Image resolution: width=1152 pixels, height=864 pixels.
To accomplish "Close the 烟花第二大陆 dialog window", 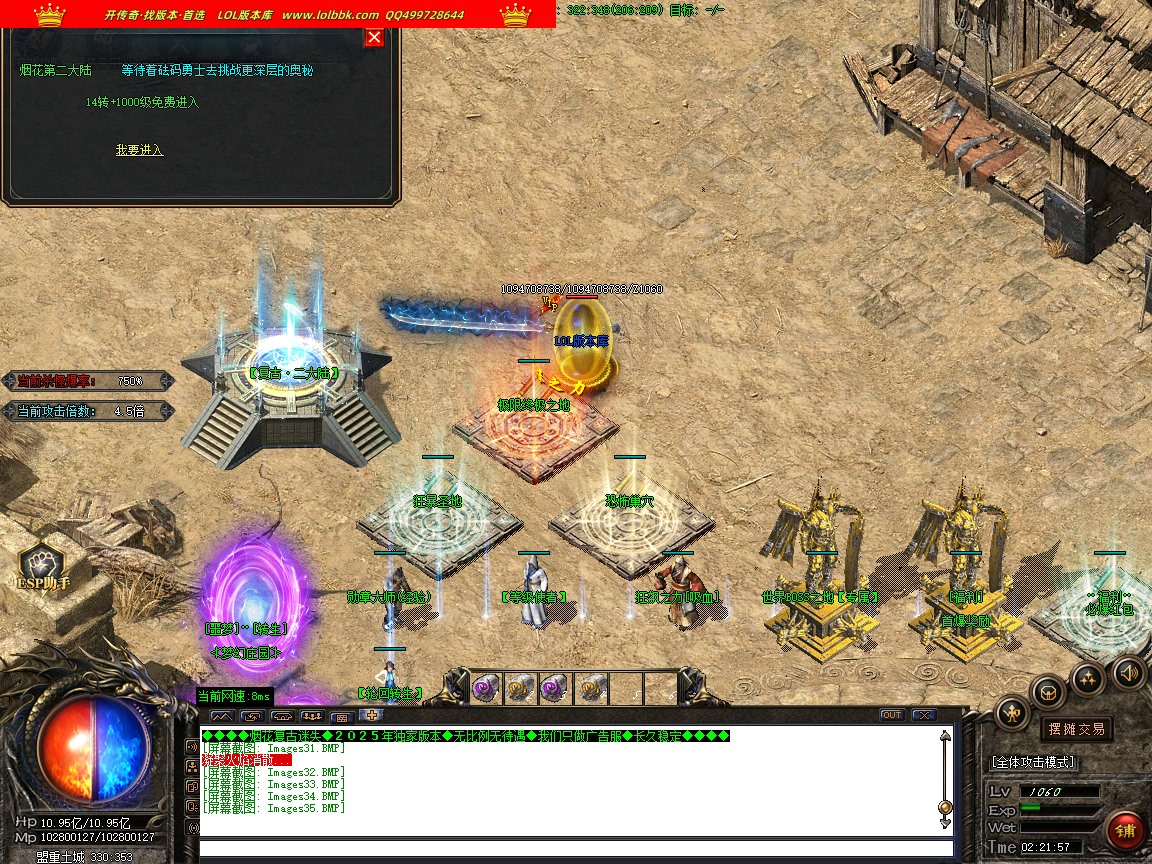I will (x=374, y=38).
